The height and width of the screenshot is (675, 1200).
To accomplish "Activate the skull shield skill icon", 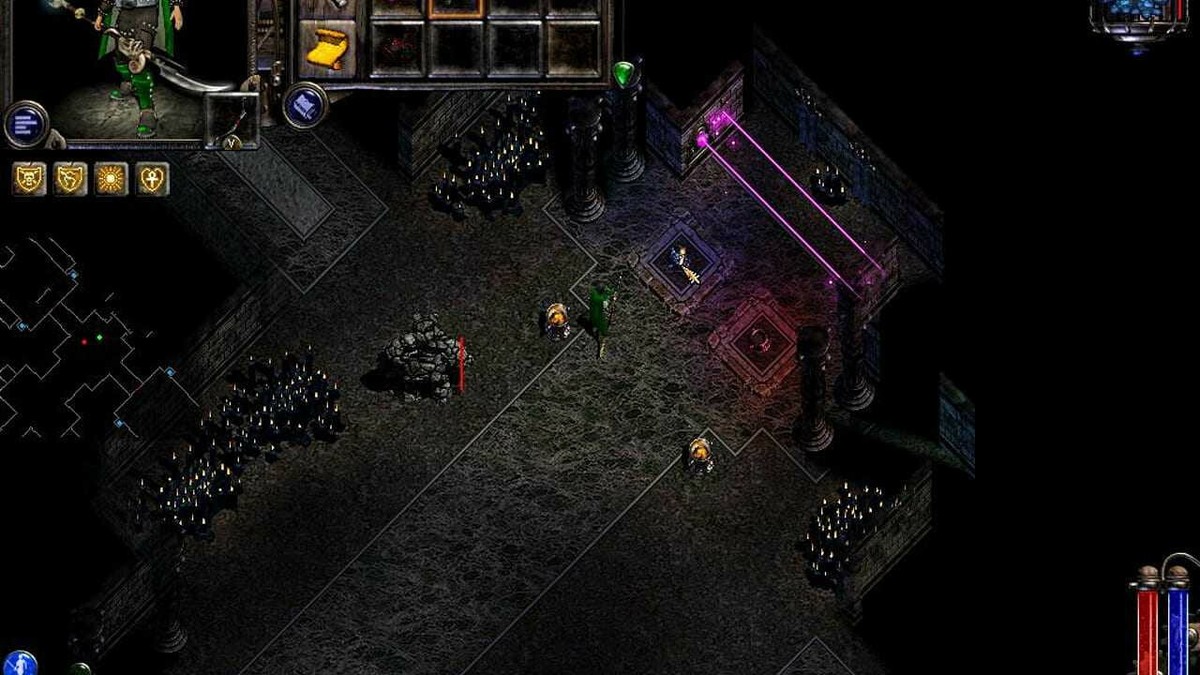I will point(29,179).
